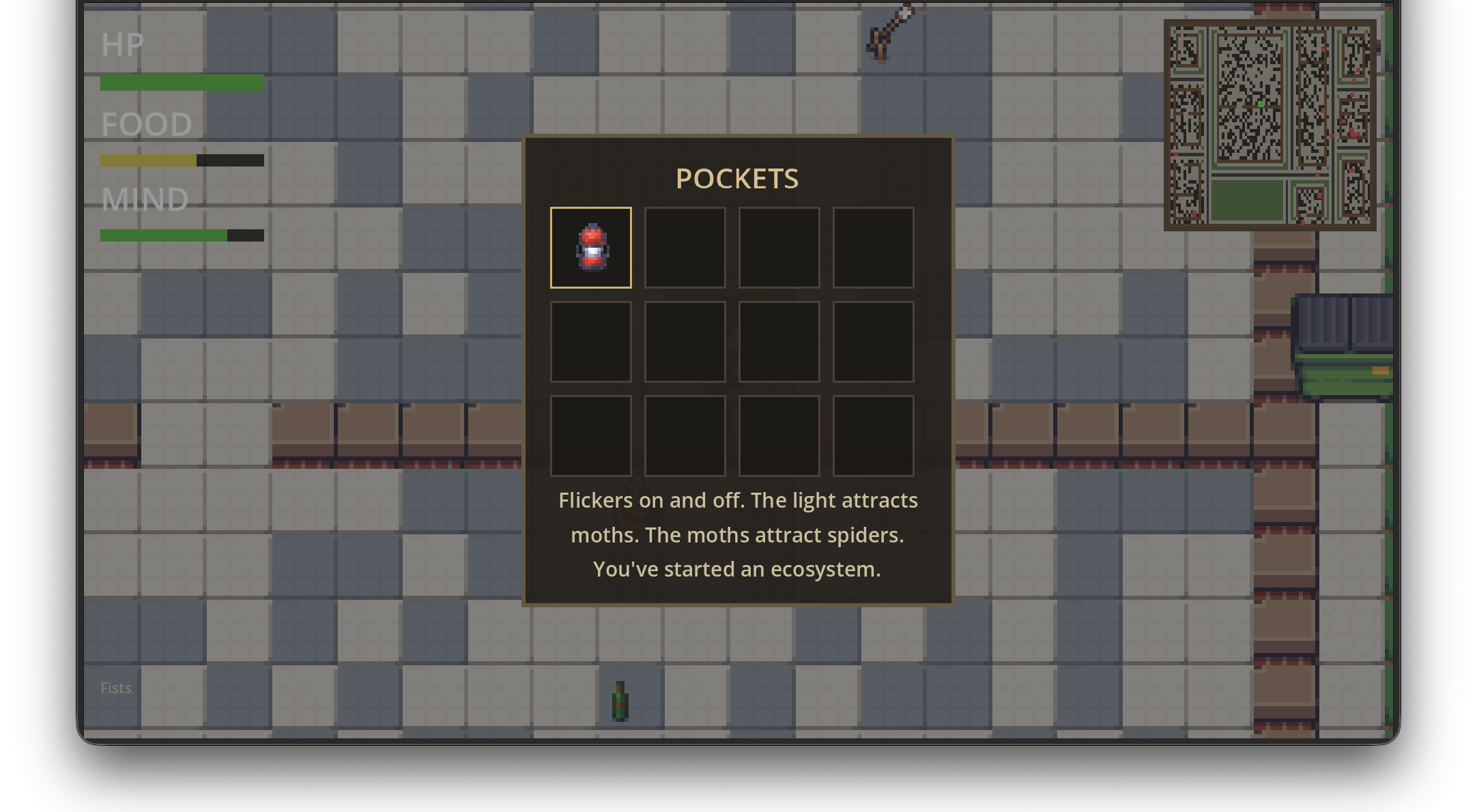Click the item description text about moths
Image resolution: width=1477 pixels, height=812 pixels.
click(737, 534)
